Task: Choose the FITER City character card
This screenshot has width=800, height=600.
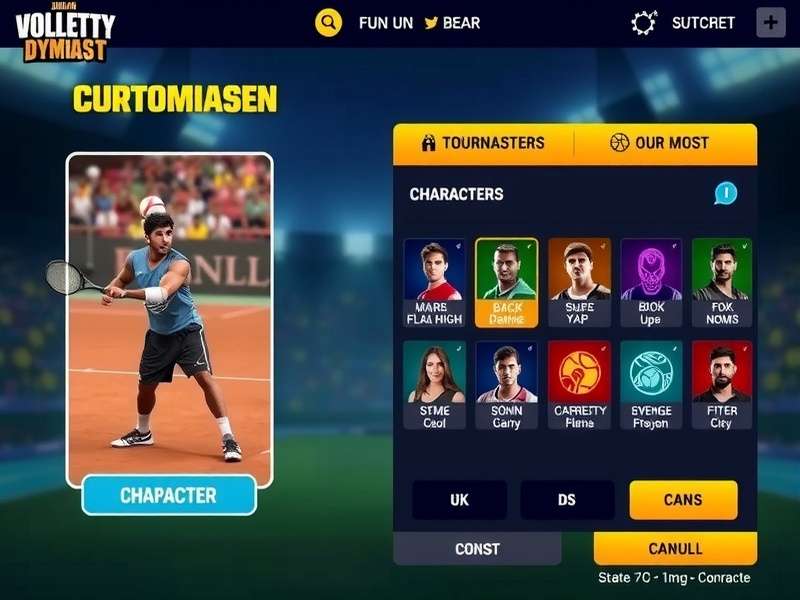Action: [x=722, y=385]
